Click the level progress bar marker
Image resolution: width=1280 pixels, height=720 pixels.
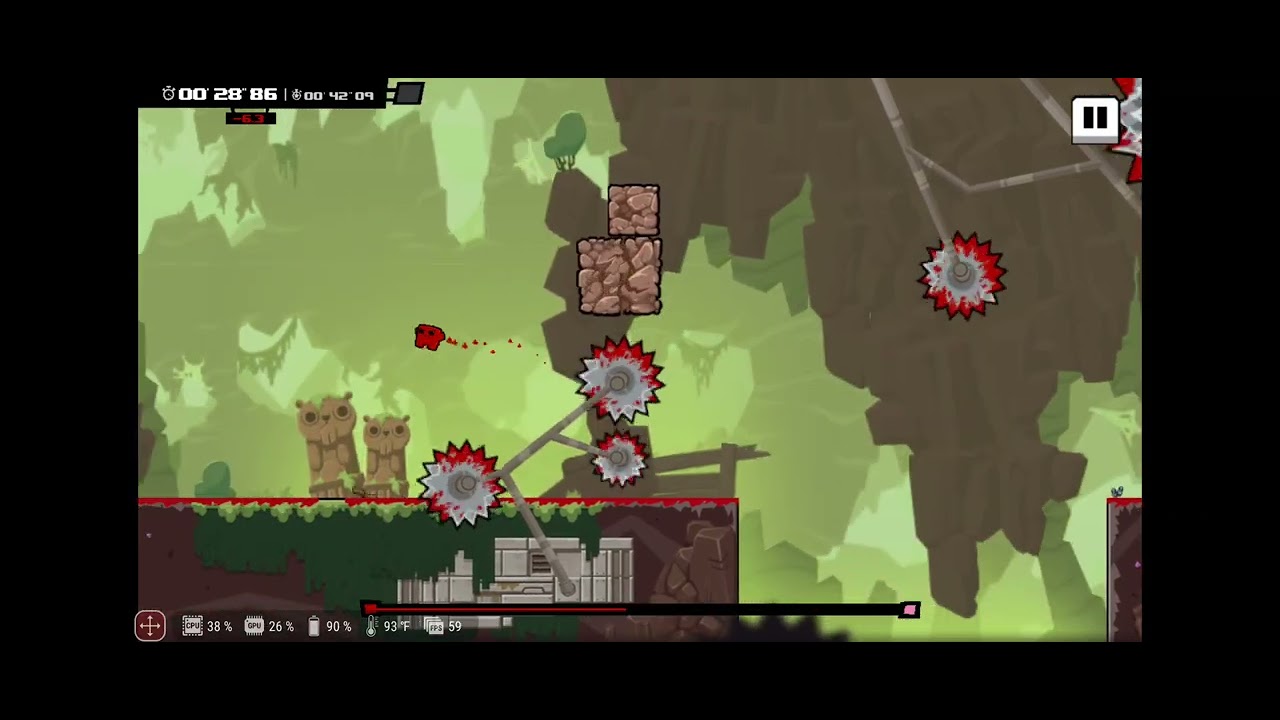tap(370, 610)
